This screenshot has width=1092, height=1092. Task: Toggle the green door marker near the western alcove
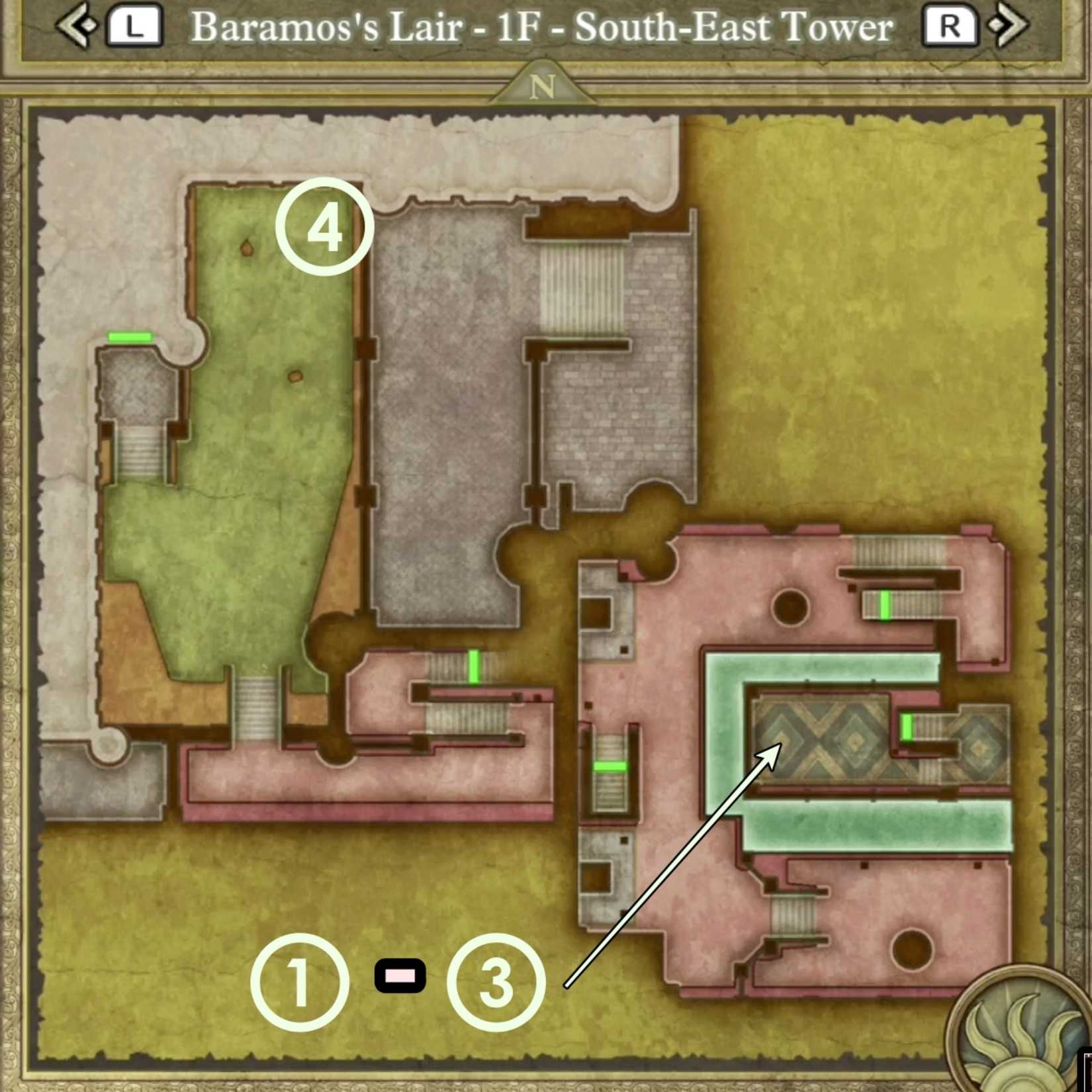coord(130,336)
